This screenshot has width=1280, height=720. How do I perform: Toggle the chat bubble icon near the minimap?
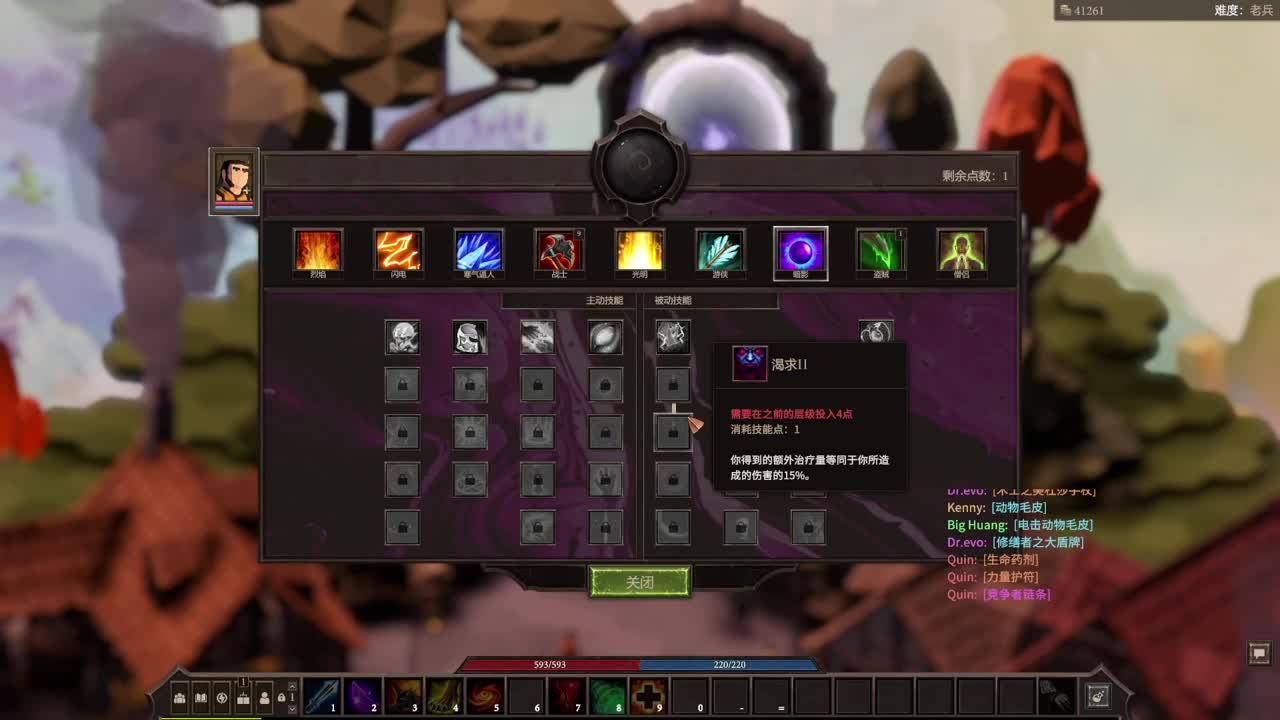pos(1260,655)
